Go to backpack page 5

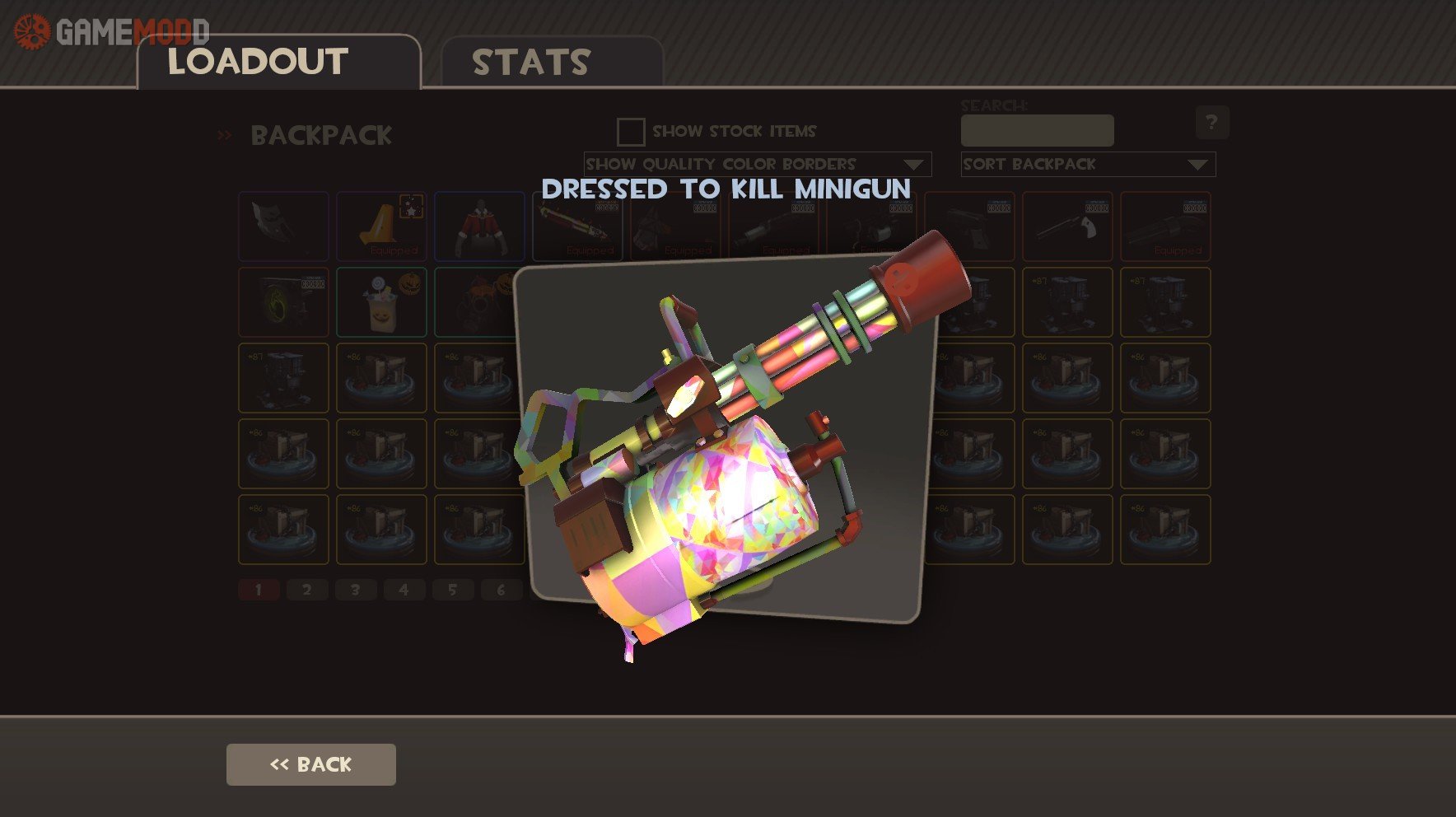point(453,590)
